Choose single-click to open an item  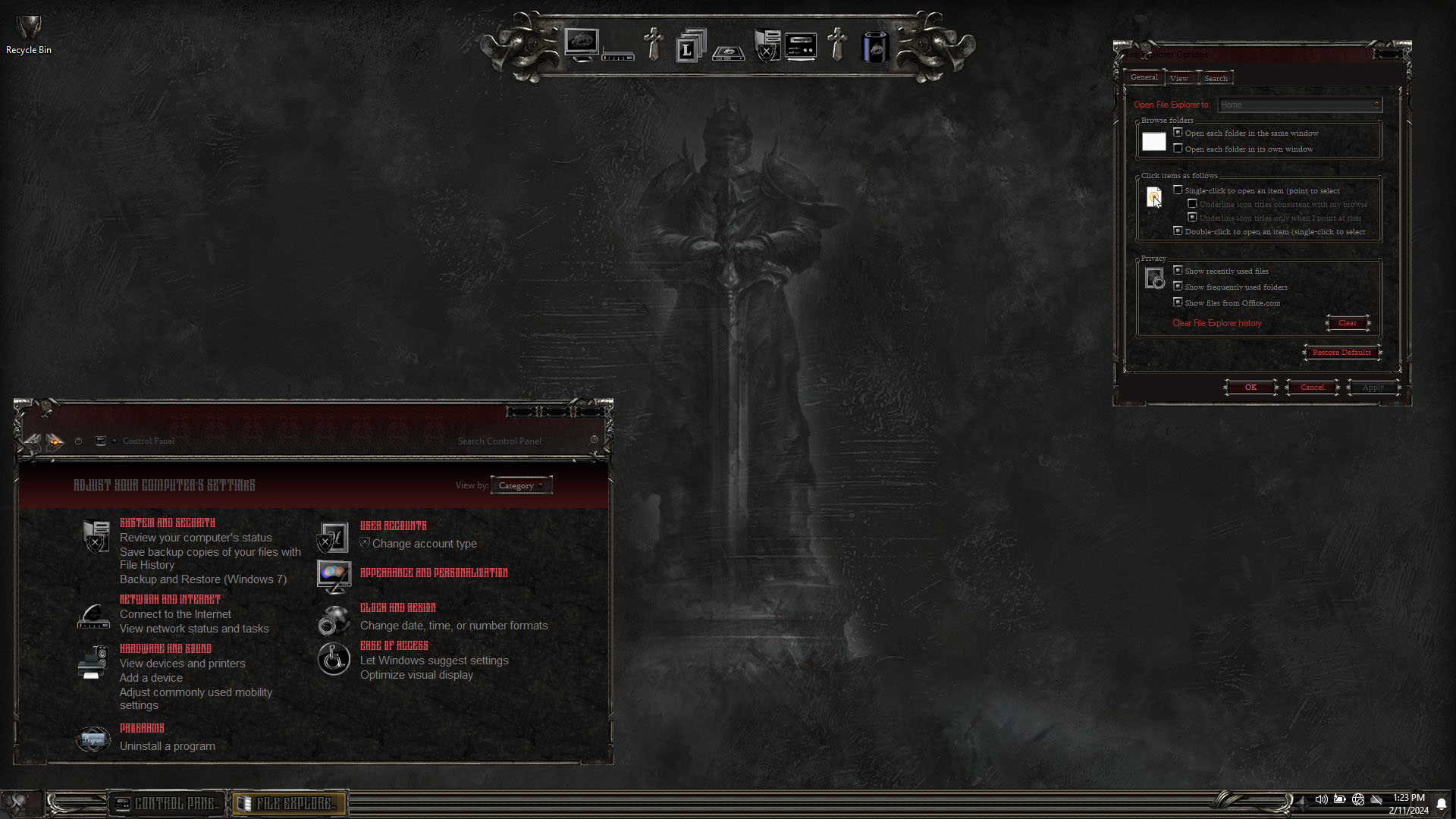coord(1178,190)
